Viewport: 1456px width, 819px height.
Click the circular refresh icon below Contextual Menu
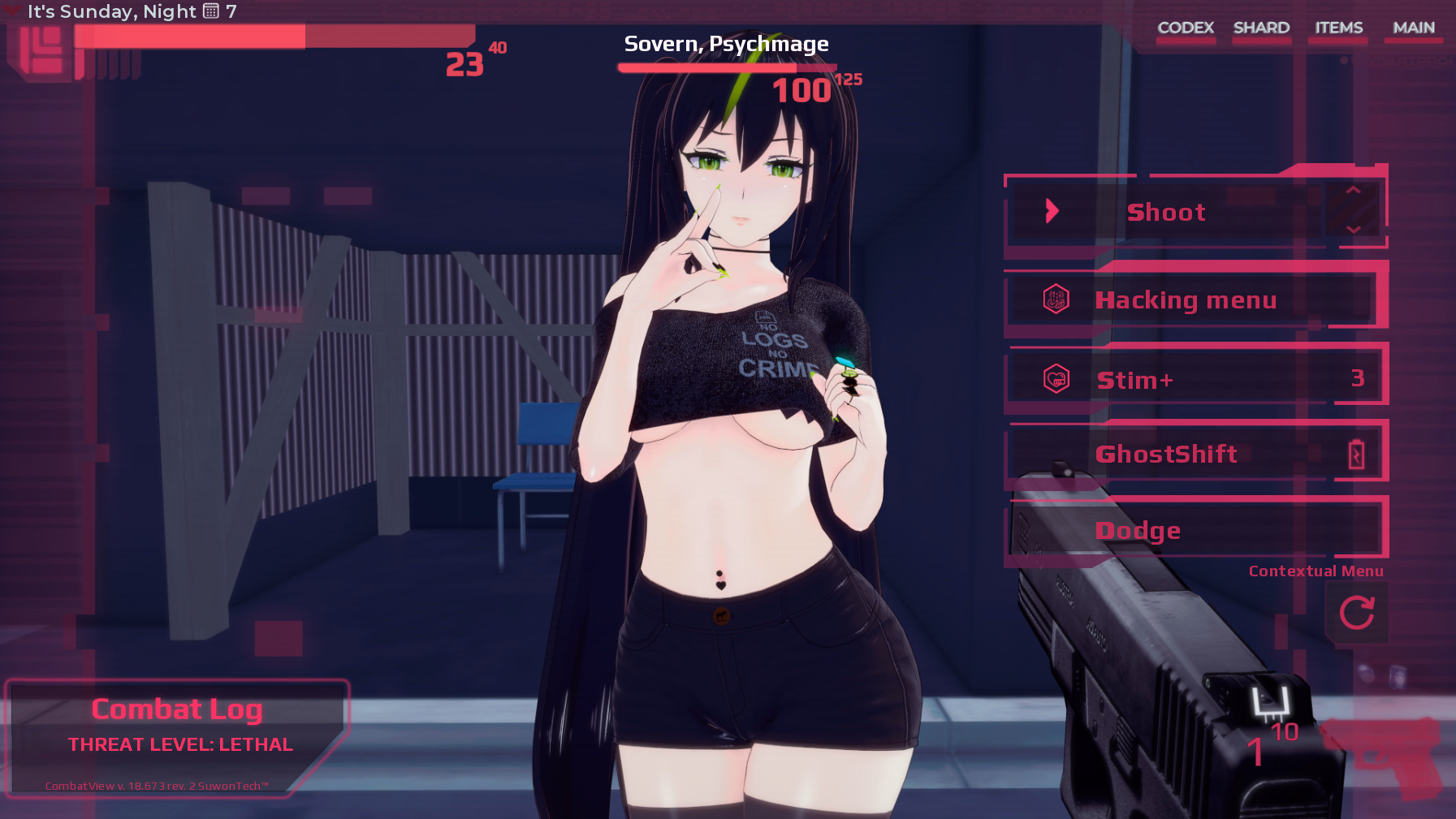[x=1357, y=613]
